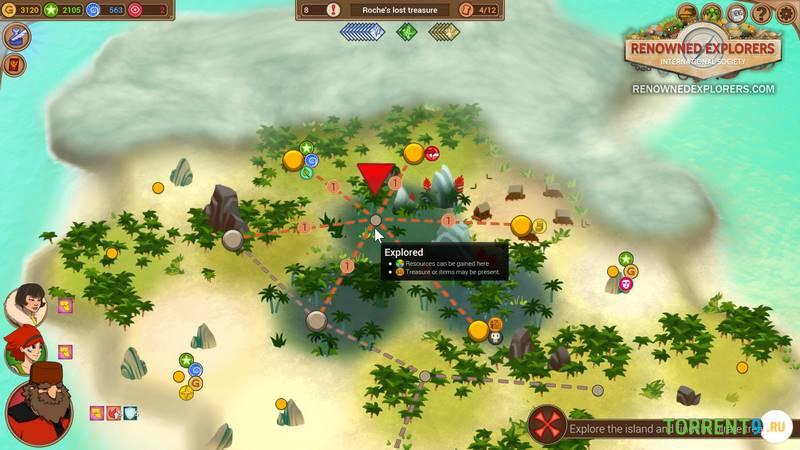Screen dimensions: 800x450
Task: Open the treasure chest icon in top bar
Action: [687, 14]
